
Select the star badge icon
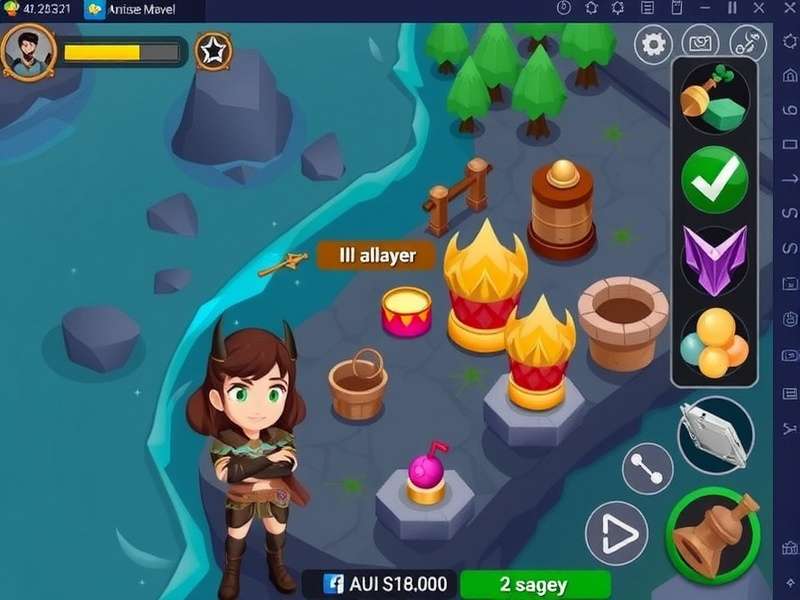pos(211,51)
